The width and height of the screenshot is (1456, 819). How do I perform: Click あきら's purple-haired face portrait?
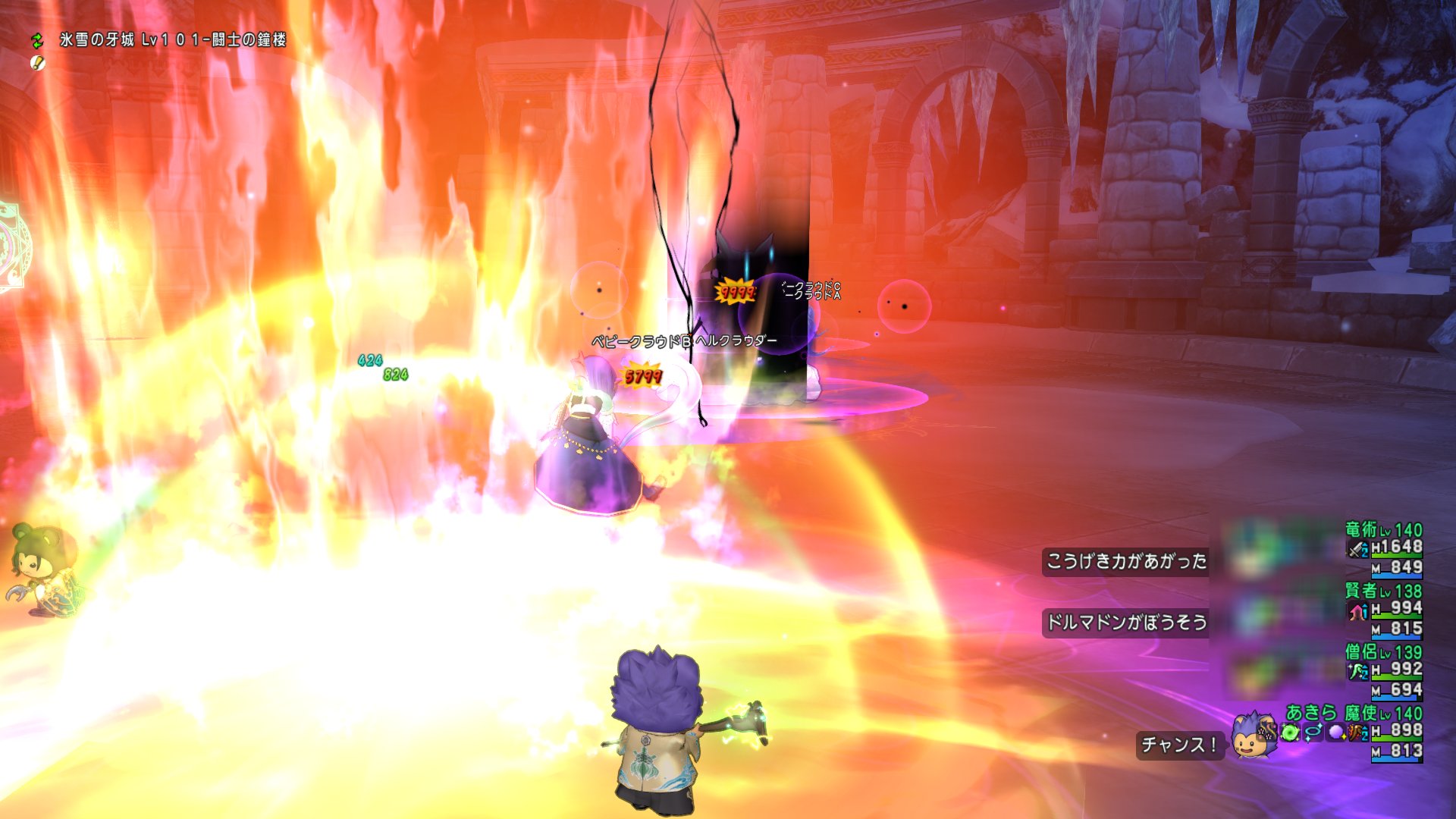pos(1251,736)
